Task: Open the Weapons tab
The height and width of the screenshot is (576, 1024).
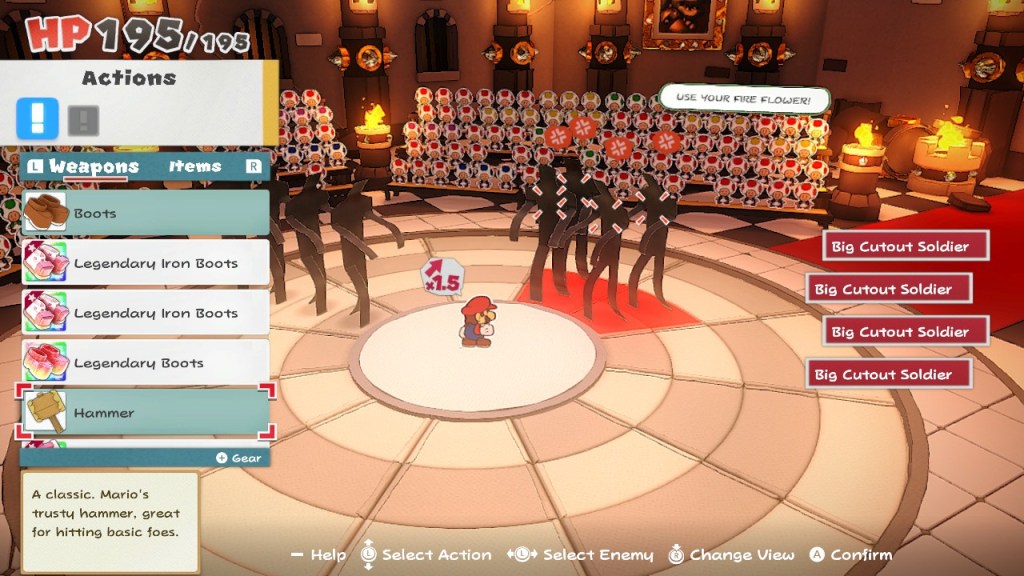Action: [94, 167]
